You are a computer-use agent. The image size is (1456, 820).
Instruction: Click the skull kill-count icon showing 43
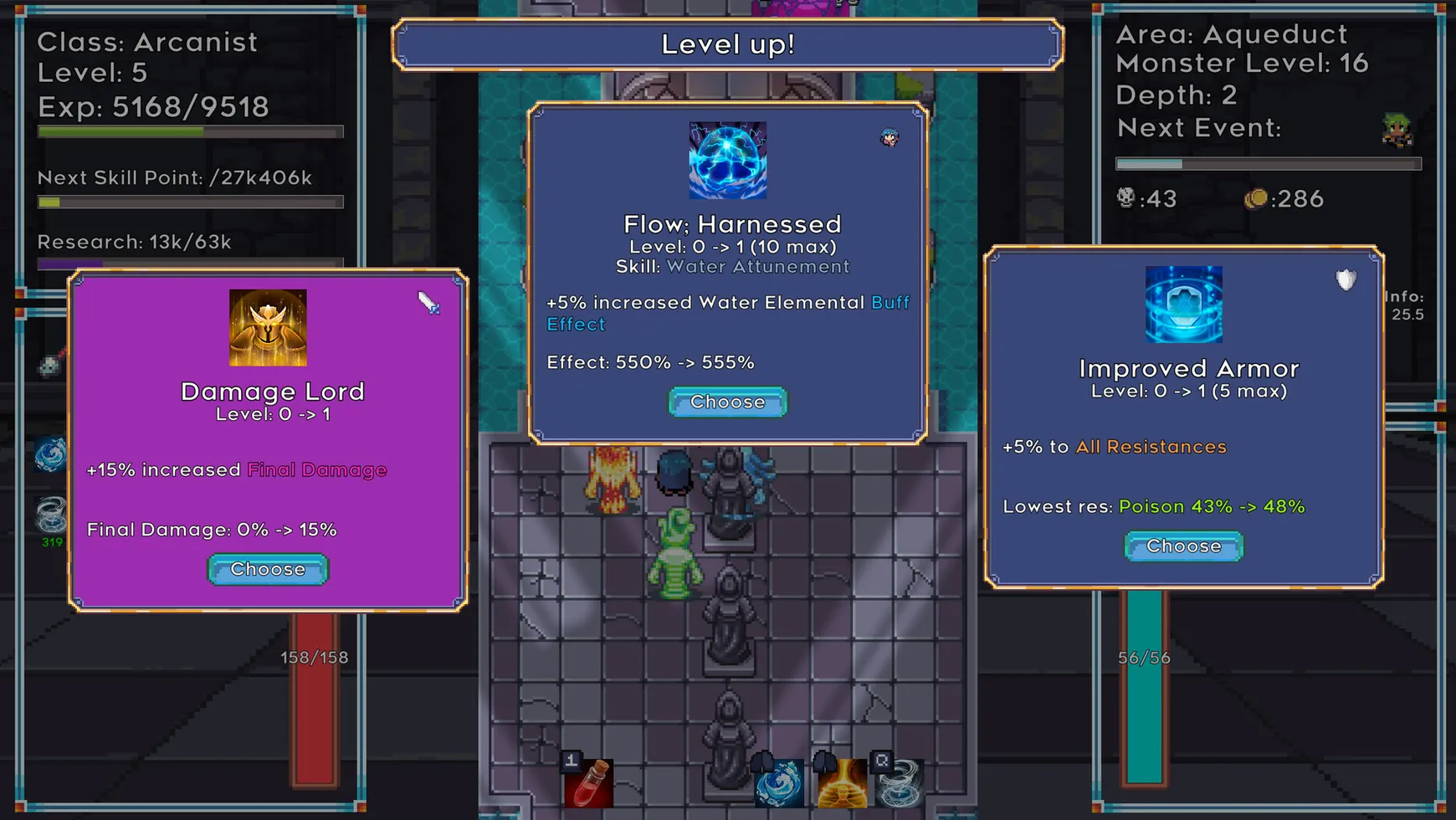[x=1125, y=198]
